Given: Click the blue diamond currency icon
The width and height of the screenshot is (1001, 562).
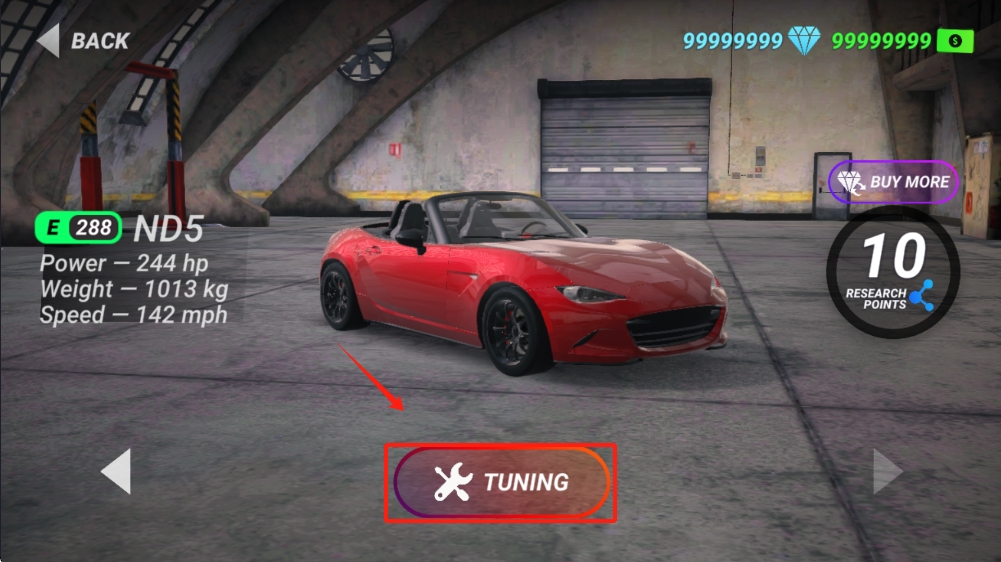Looking at the screenshot, I should coord(803,41).
